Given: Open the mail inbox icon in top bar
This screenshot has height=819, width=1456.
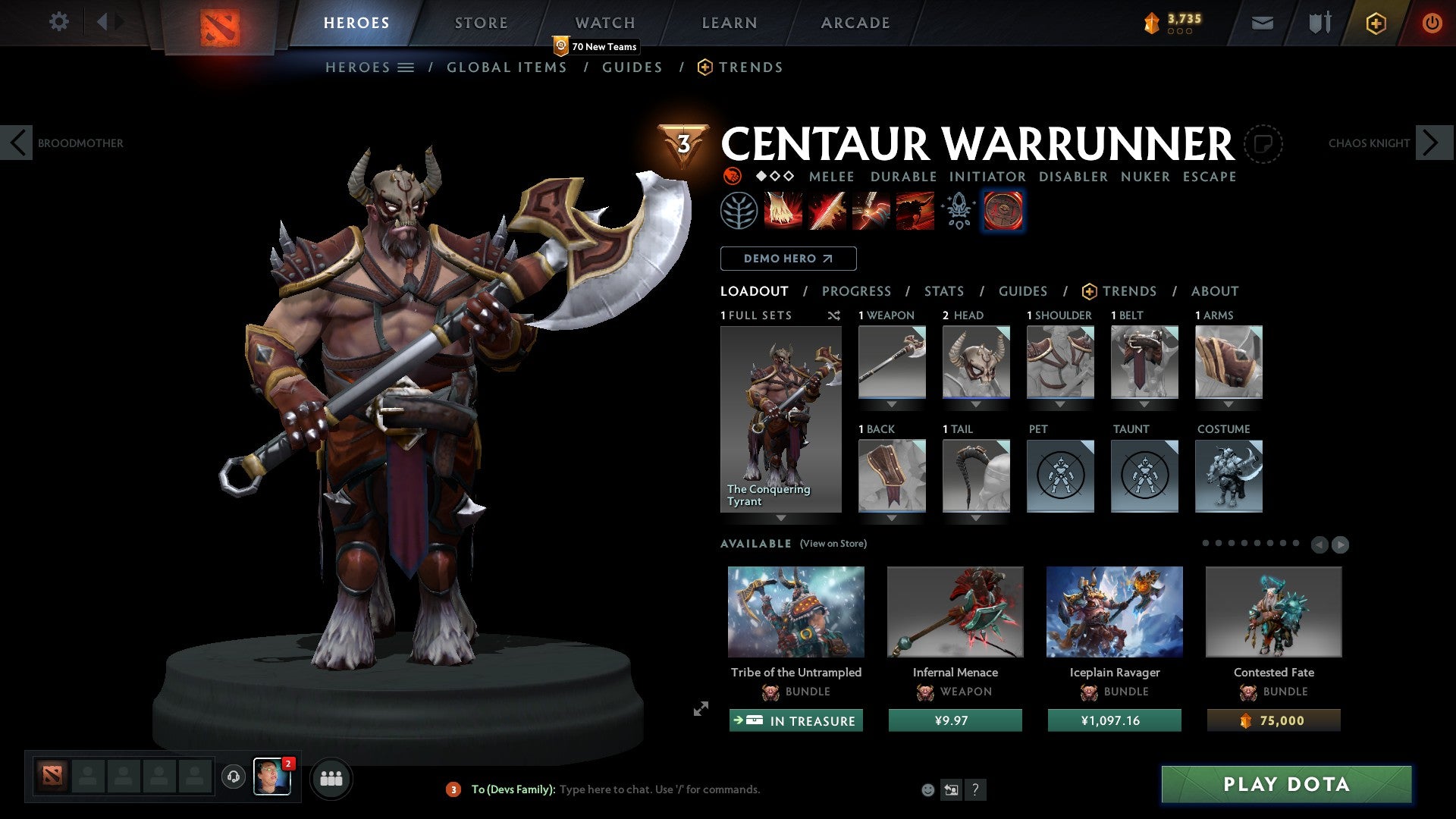Looking at the screenshot, I should (1262, 22).
